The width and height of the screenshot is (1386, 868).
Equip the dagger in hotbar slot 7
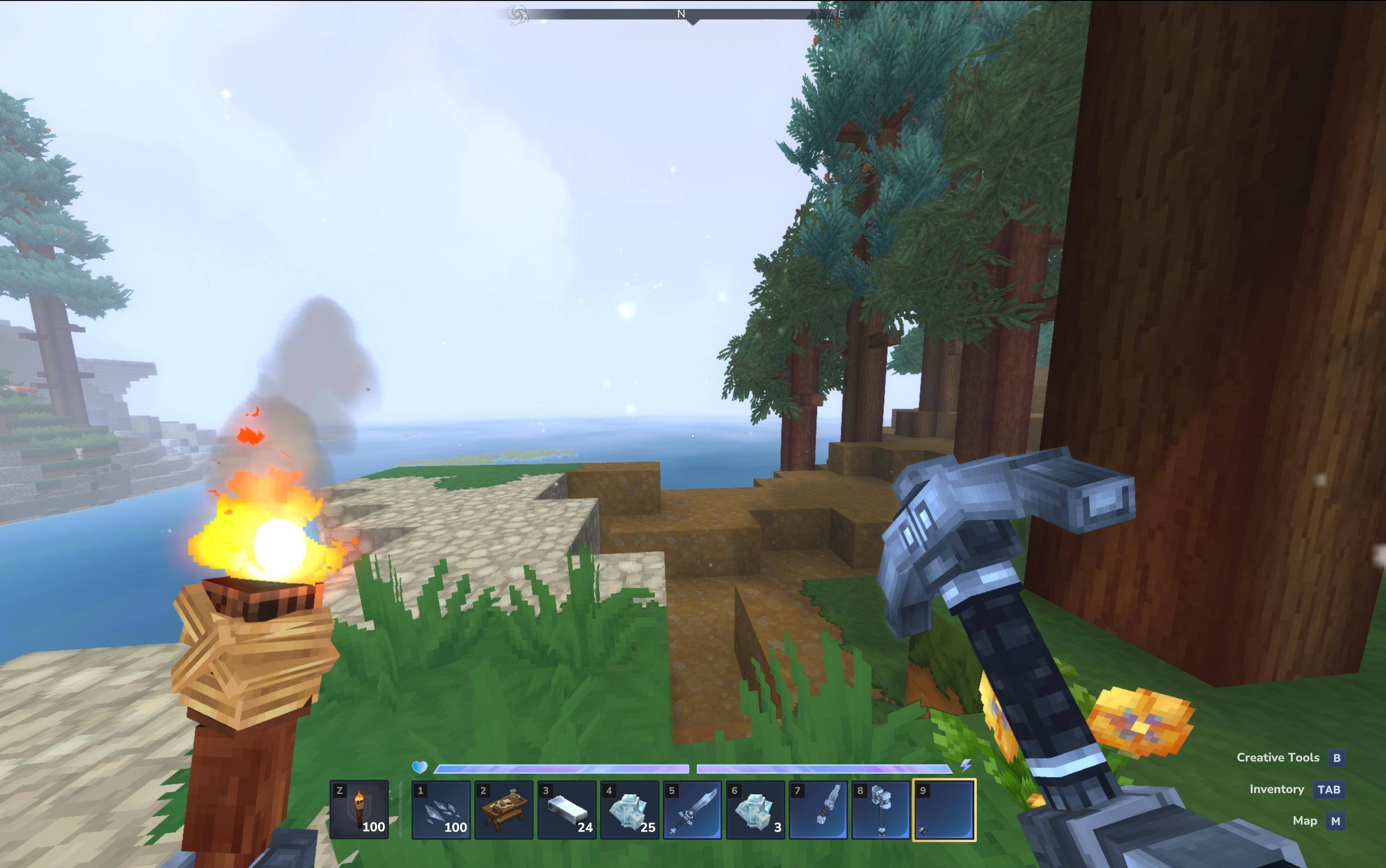coord(818,810)
